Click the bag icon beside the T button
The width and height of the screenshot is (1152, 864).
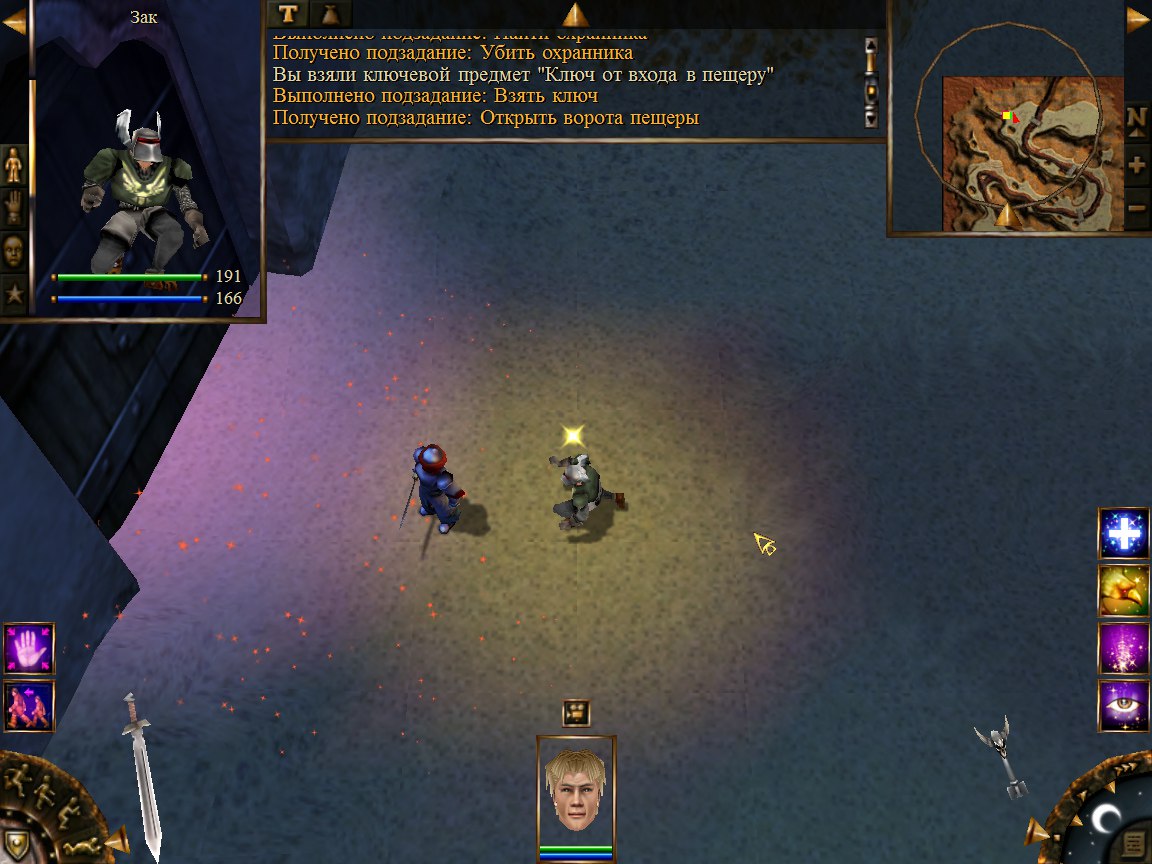tap(331, 13)
